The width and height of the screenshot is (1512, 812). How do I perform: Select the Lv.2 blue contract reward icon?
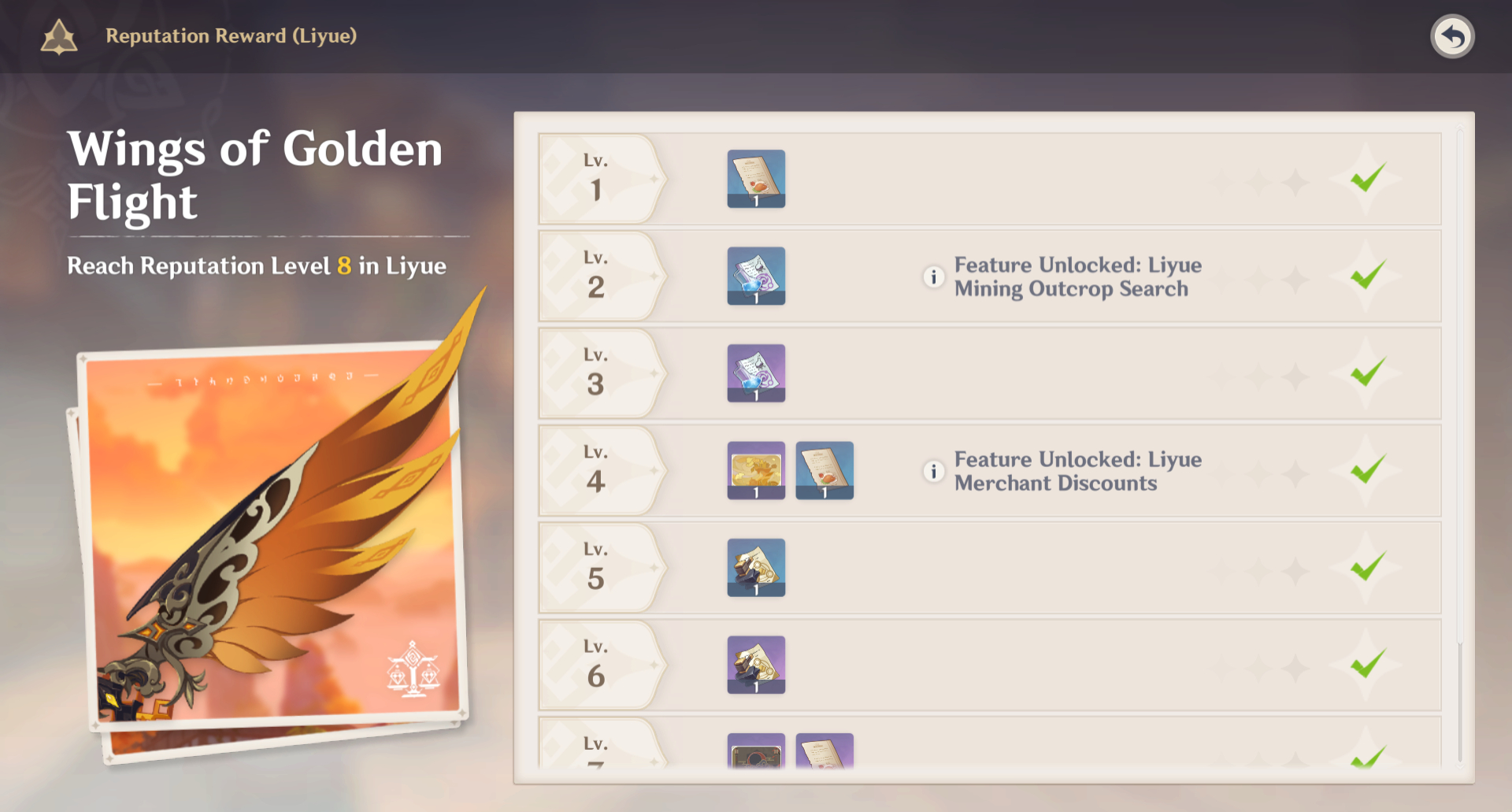756,276
